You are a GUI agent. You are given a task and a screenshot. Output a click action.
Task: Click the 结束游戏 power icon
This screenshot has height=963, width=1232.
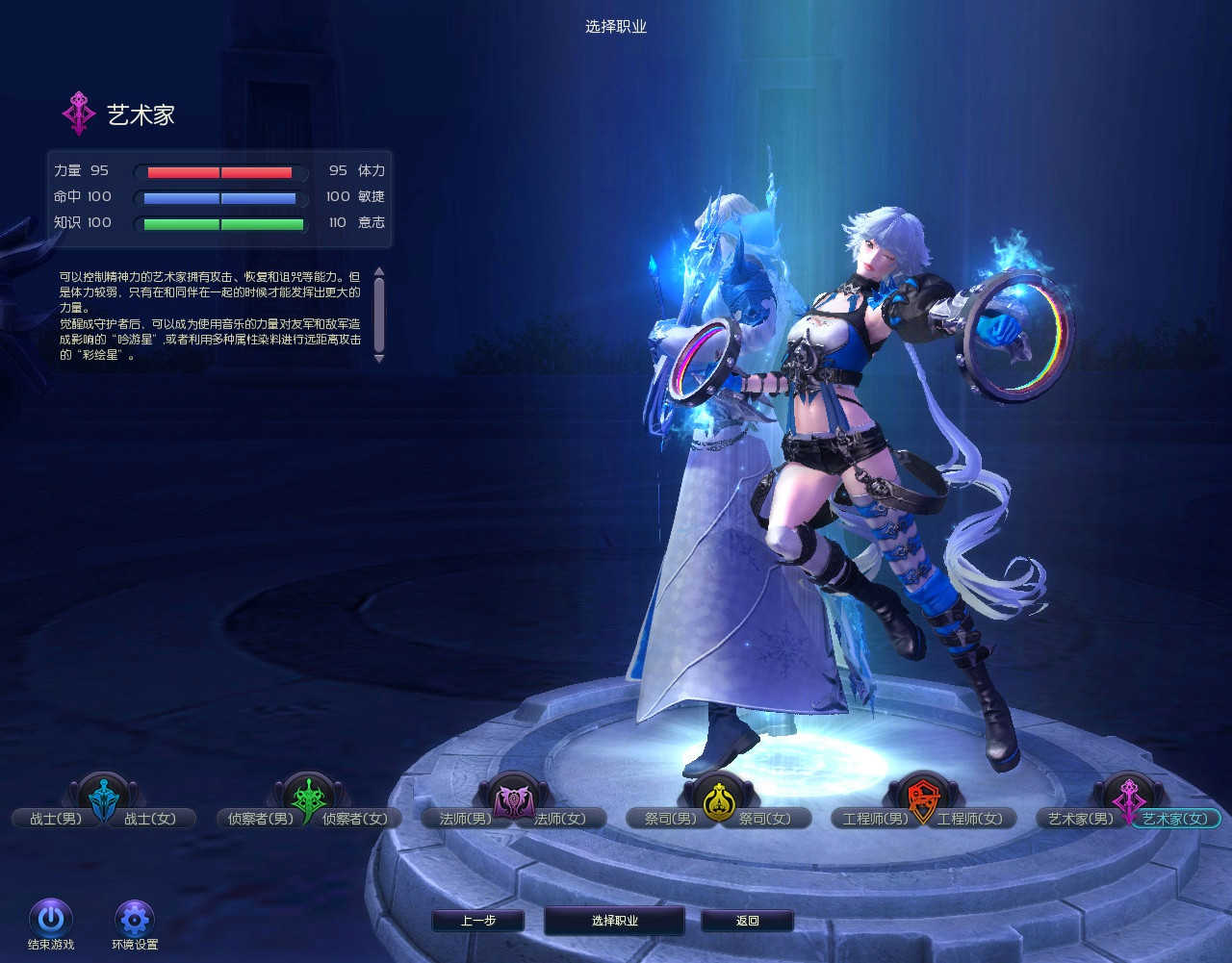(x=51, y=918)
